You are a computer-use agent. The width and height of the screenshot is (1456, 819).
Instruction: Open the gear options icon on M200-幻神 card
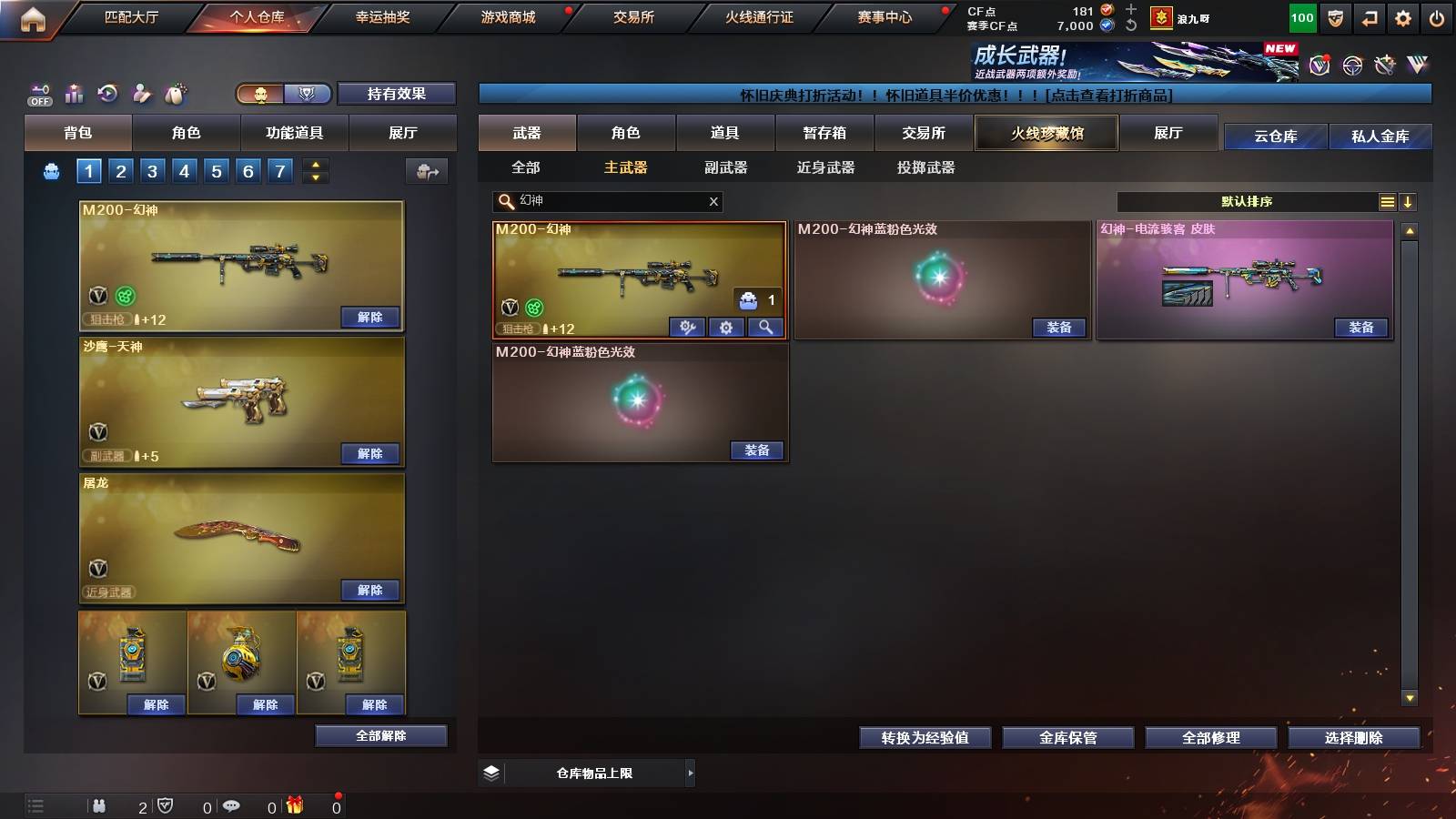point(726,328)
